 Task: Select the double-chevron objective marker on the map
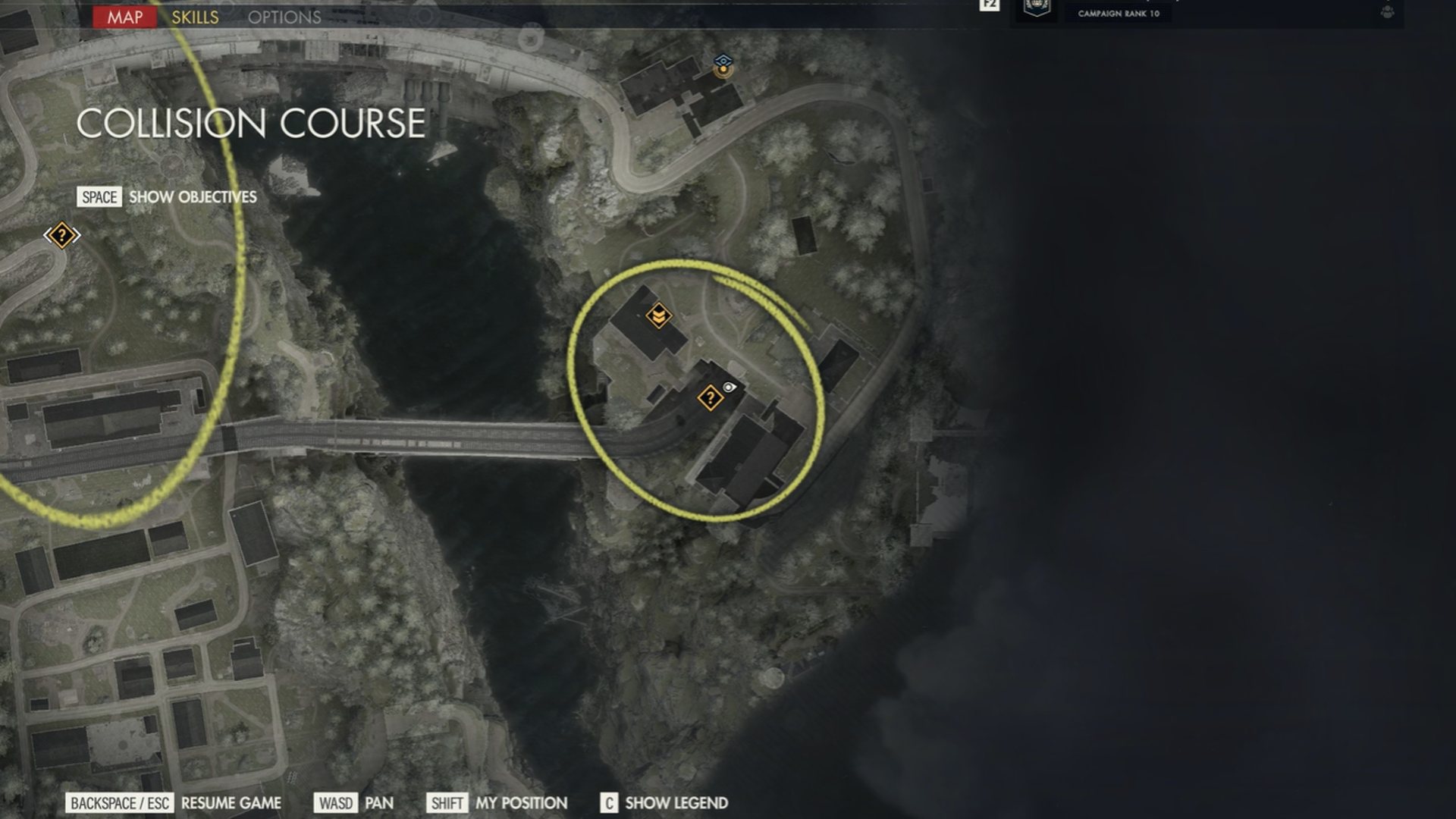(658, 315)
